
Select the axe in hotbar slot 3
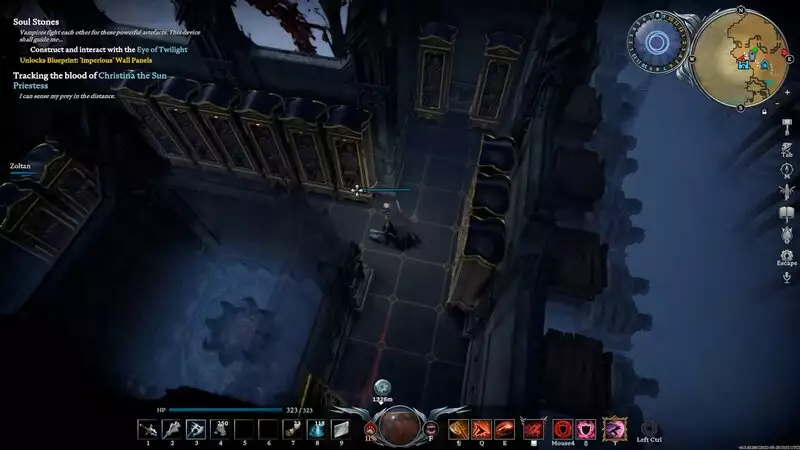point(195,428)
